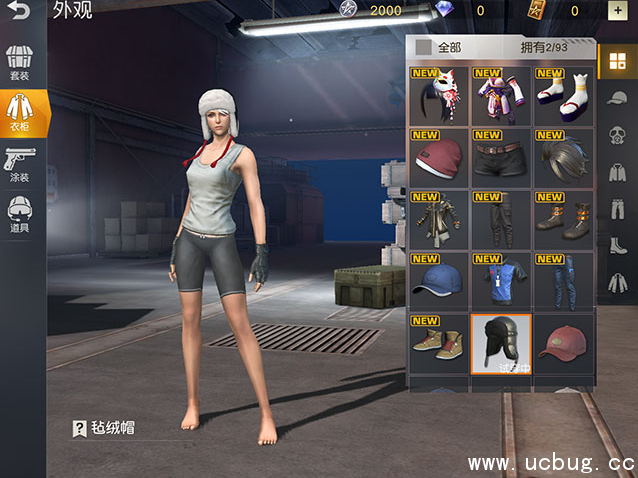This screenshot has width=638, height=478.
Task: Select the gray hairstyle item
Action: coord(563,158)
